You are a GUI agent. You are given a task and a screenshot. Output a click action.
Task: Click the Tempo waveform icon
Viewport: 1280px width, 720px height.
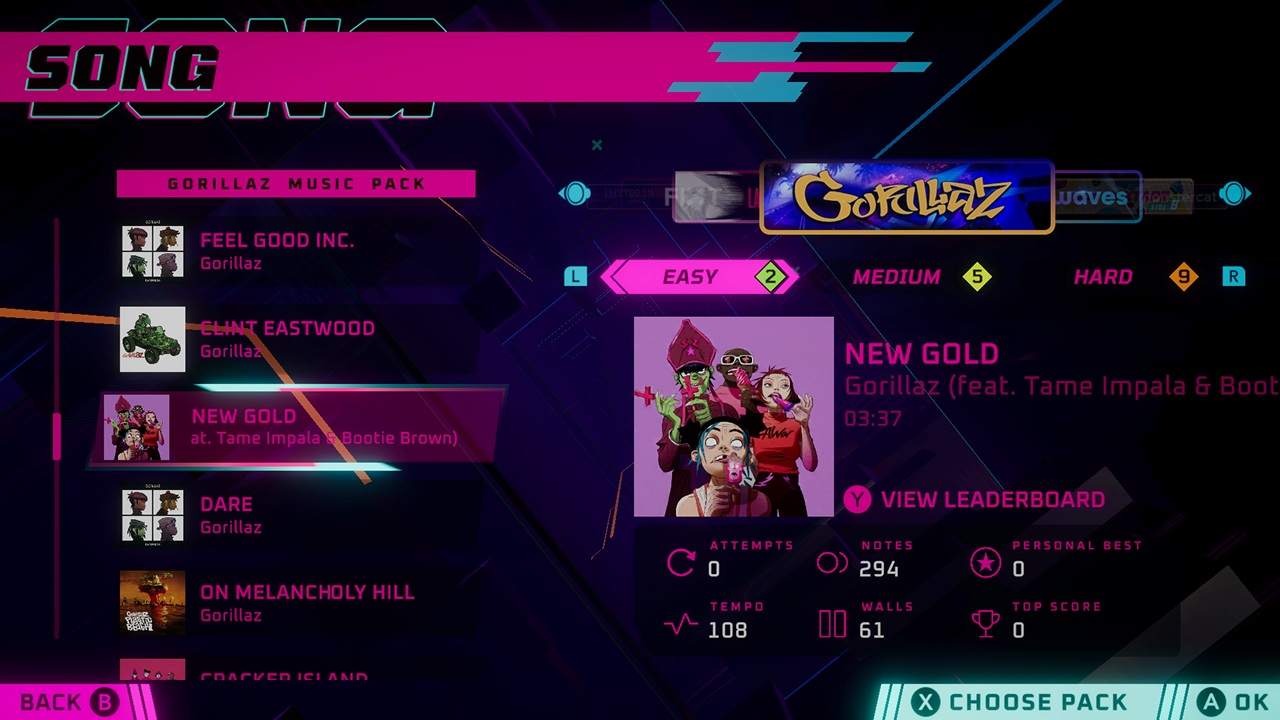(681, 625)
